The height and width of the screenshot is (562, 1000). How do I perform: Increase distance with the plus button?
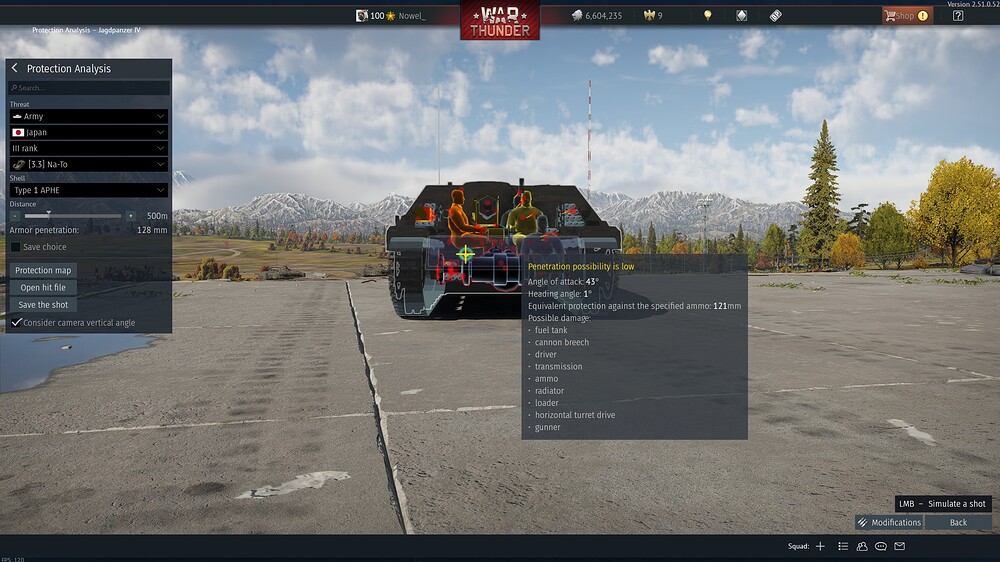coord(130,215)
